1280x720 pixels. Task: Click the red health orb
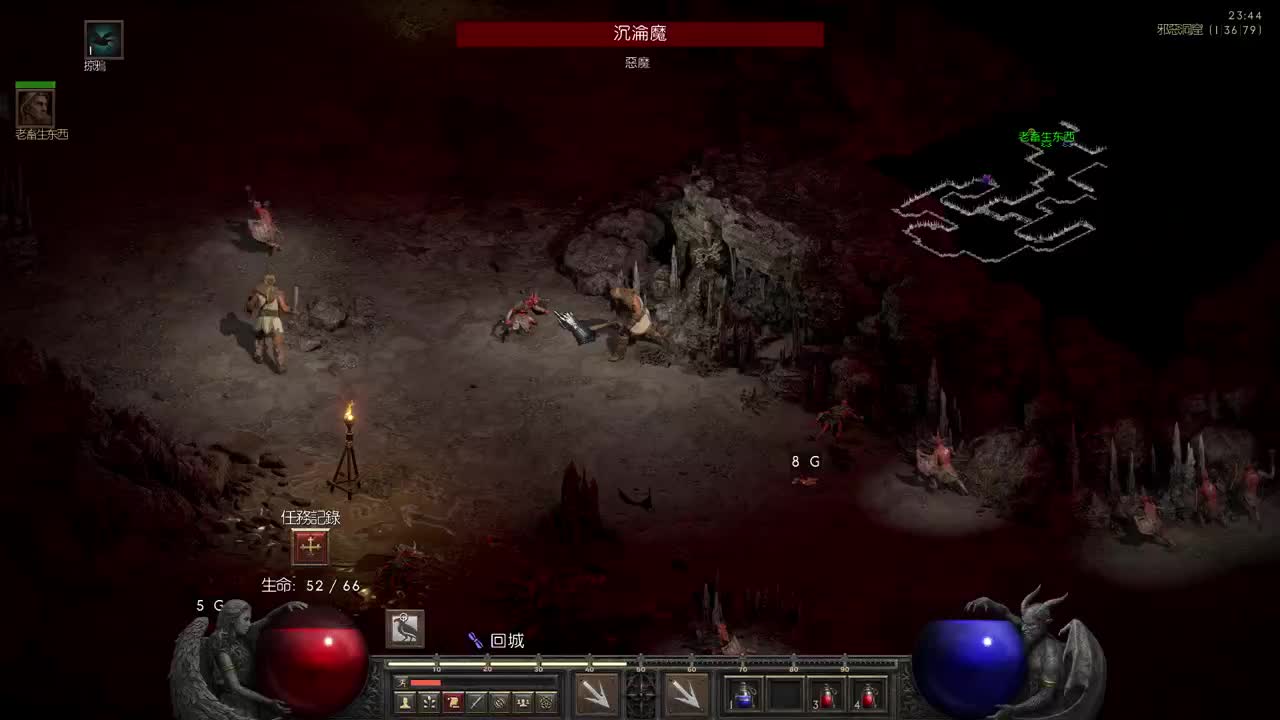coord(310,670)
